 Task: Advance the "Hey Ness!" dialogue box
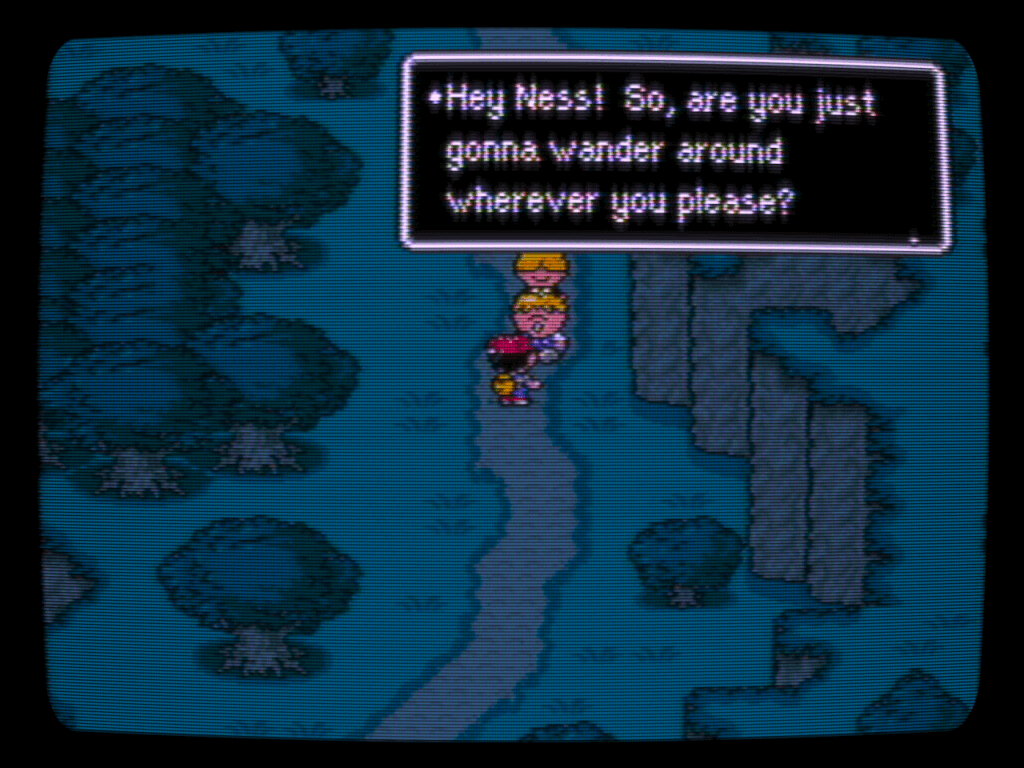tap(912, 238)
